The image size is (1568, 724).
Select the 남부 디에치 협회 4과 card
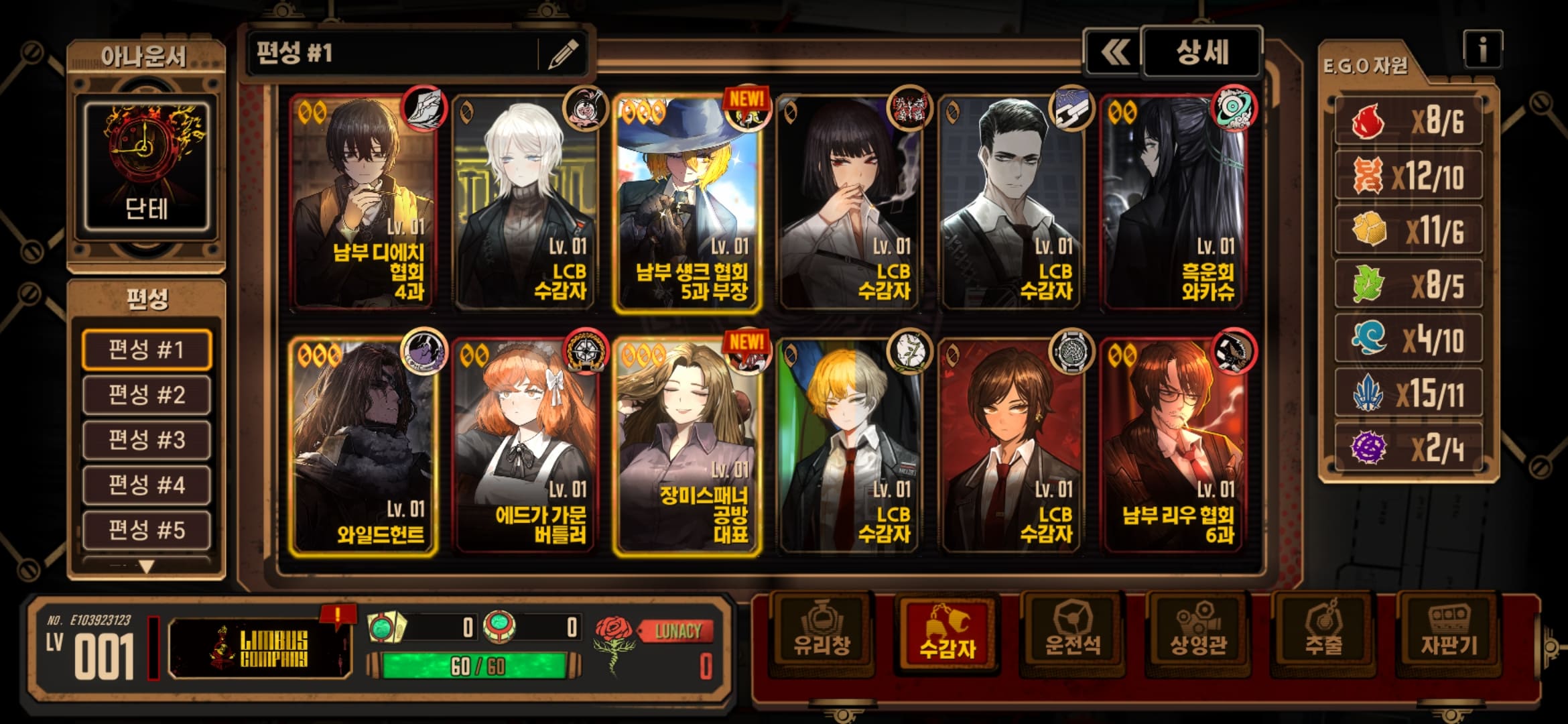(363, 202)
